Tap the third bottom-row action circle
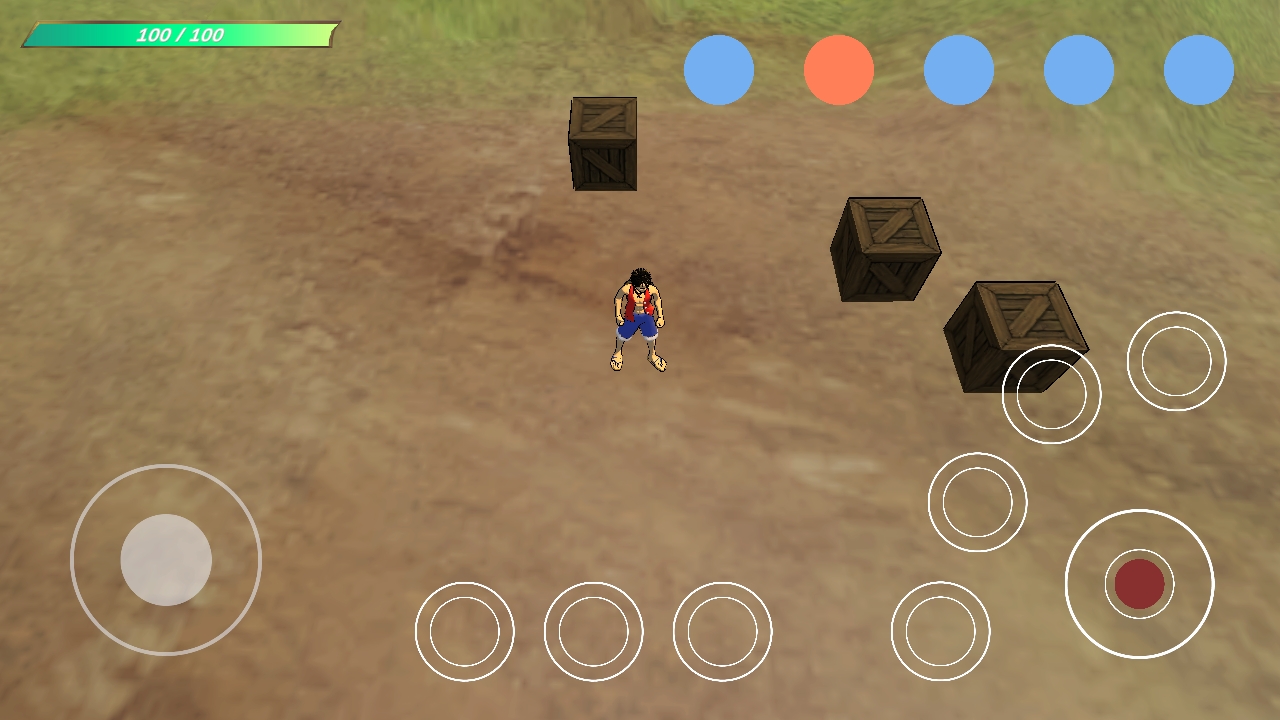 click(x=722, y=632)
